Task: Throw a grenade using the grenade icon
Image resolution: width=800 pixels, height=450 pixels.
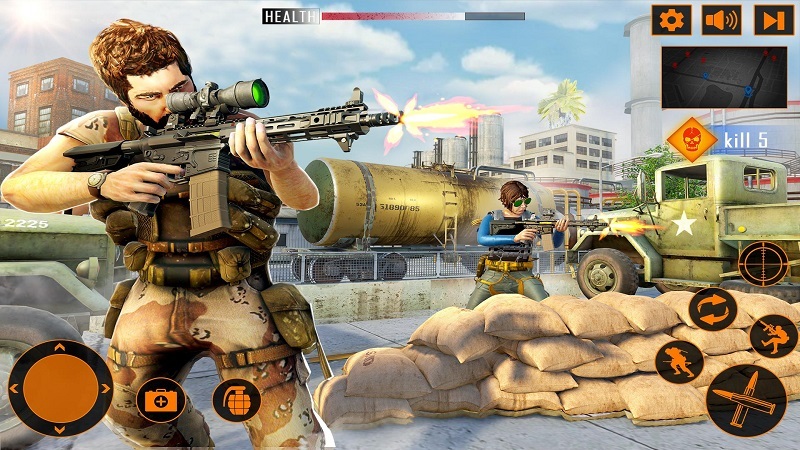Action: (x=236, y=400)
